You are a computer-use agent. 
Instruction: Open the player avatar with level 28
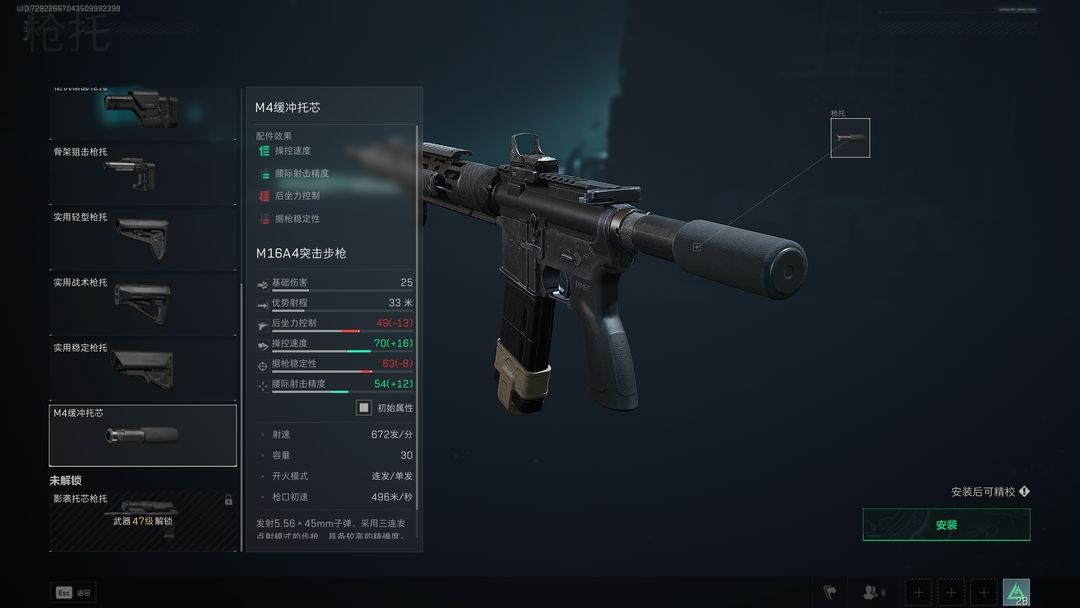click(x=1016, y=593)
